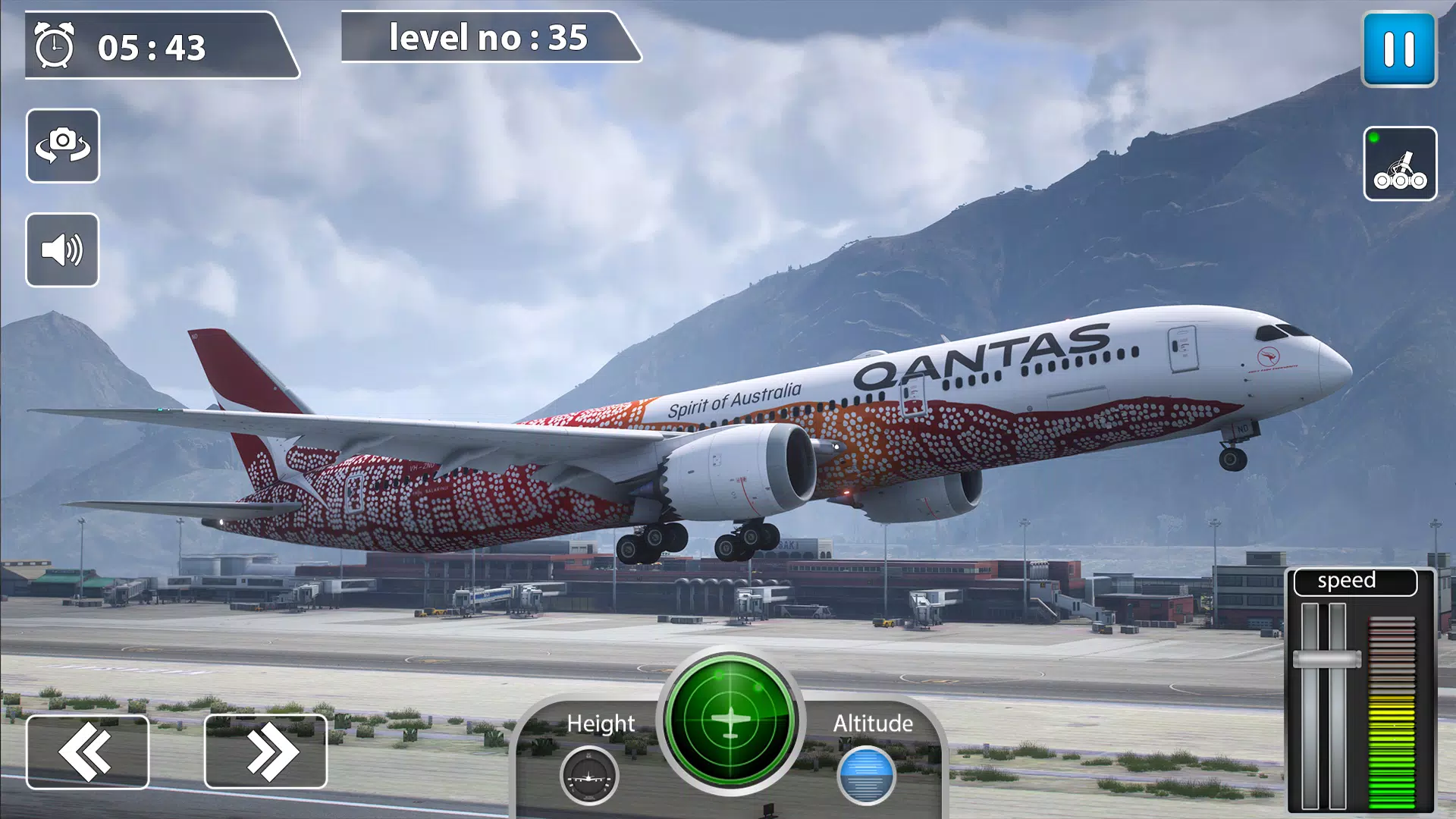The width and height of the screenshot is (1456, 819).
Task: Tap the alarm clock timer icon
Action: tap(55, 47)
